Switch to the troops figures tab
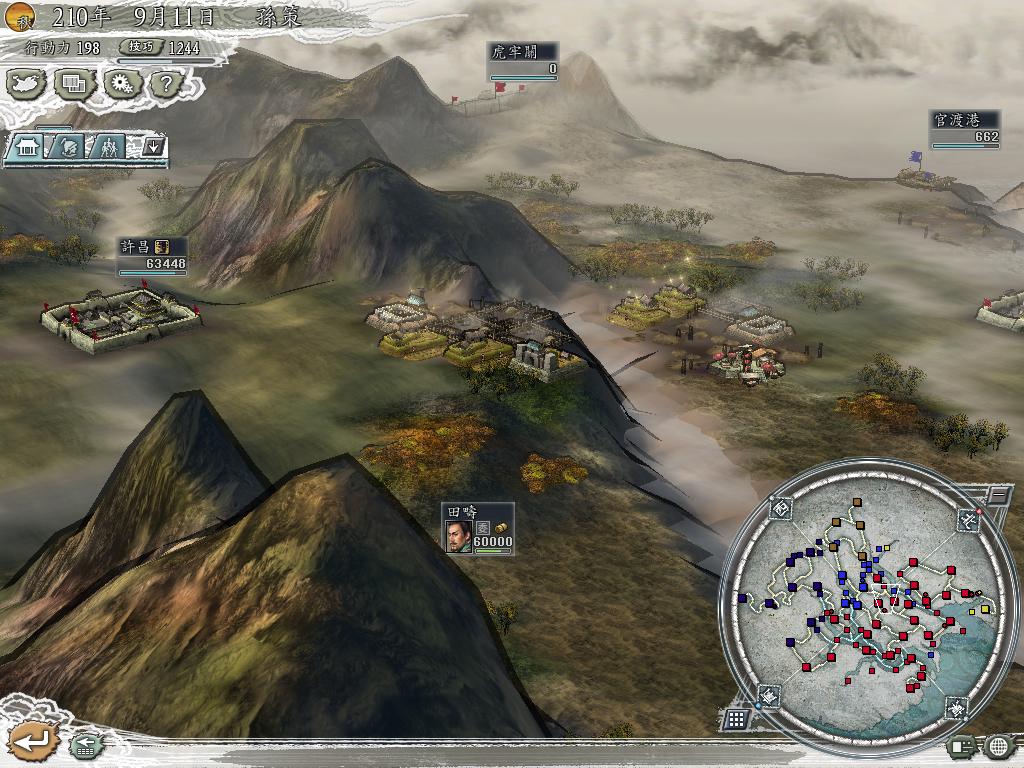The height and width of the screenshot is (768, 1024). [108, 147]
